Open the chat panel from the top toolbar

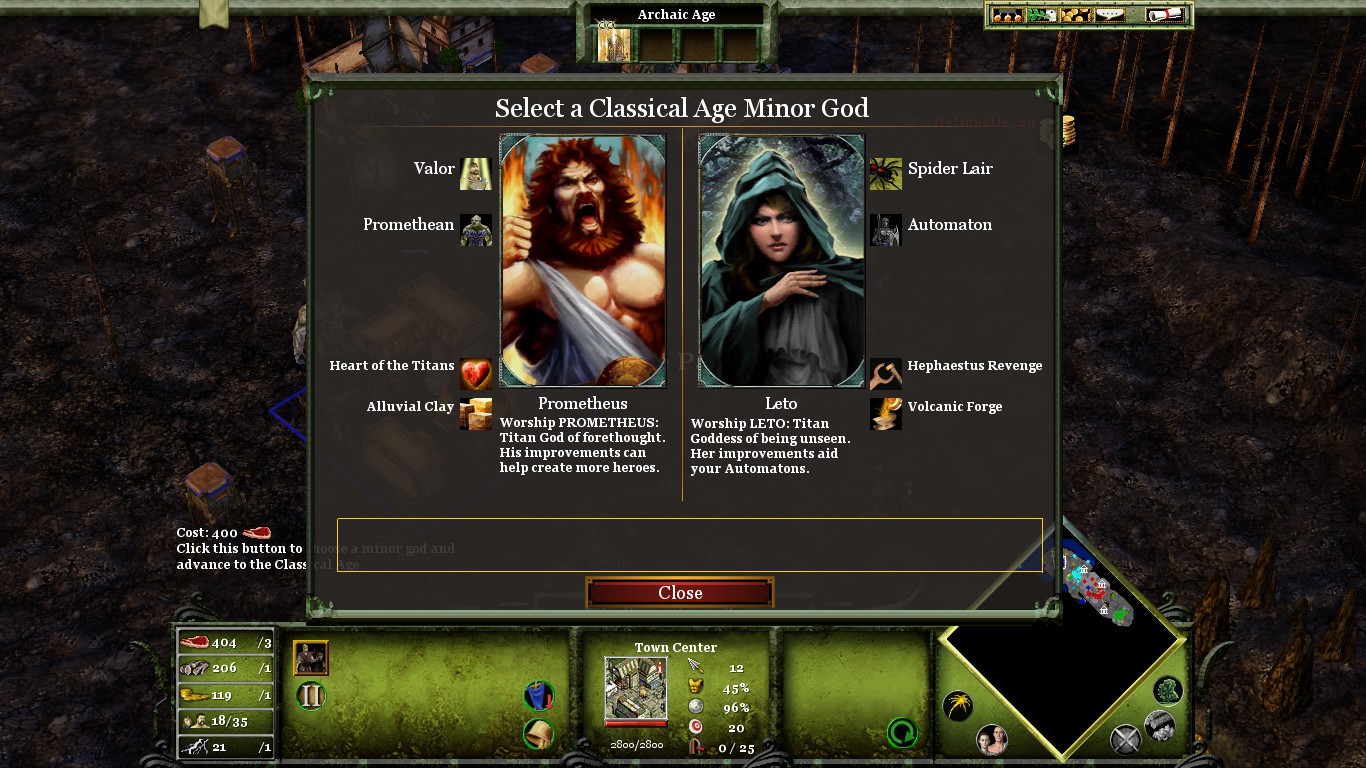[1110, 13]
